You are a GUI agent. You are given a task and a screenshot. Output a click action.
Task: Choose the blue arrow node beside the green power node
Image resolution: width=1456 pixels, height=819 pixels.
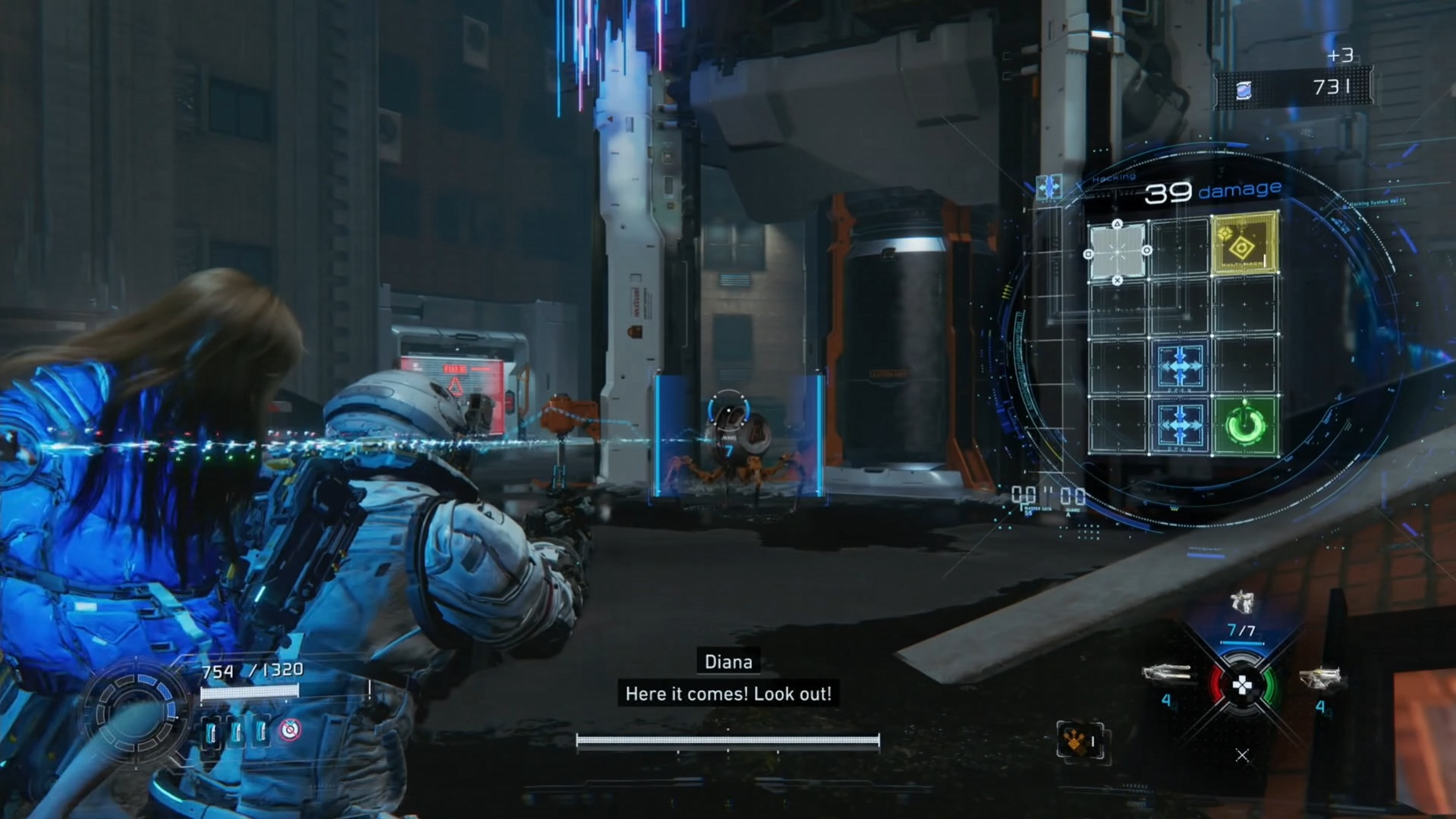pyautogui.click(x=1180, y=426)
